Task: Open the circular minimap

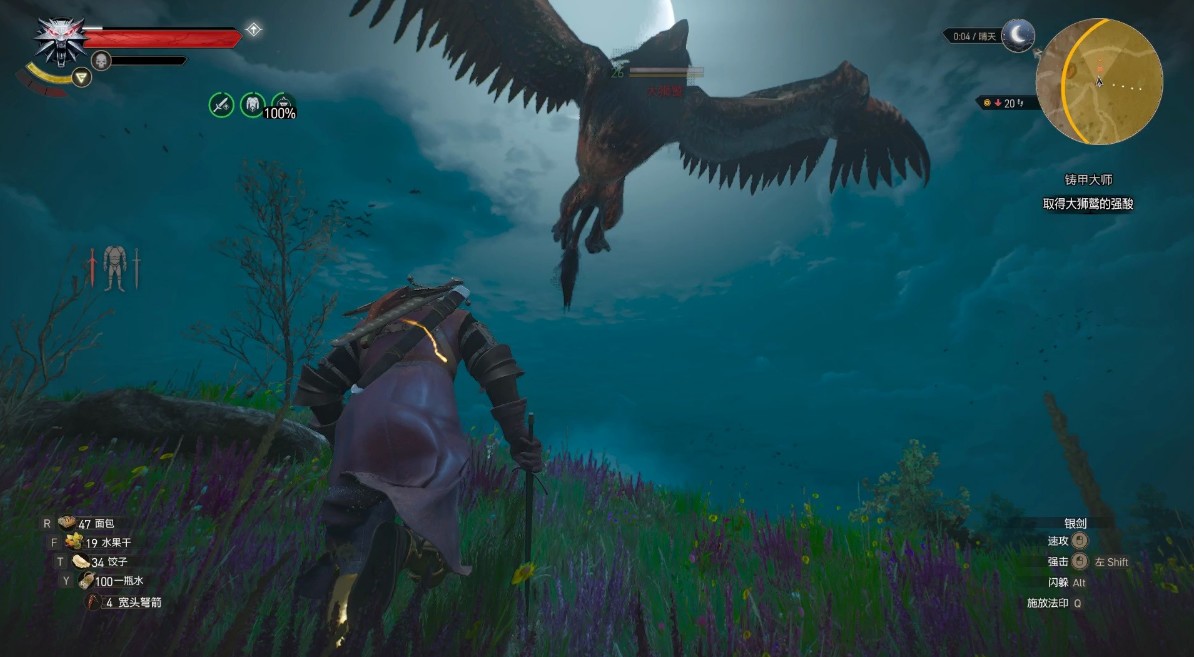Action: tap(1098, 82)
